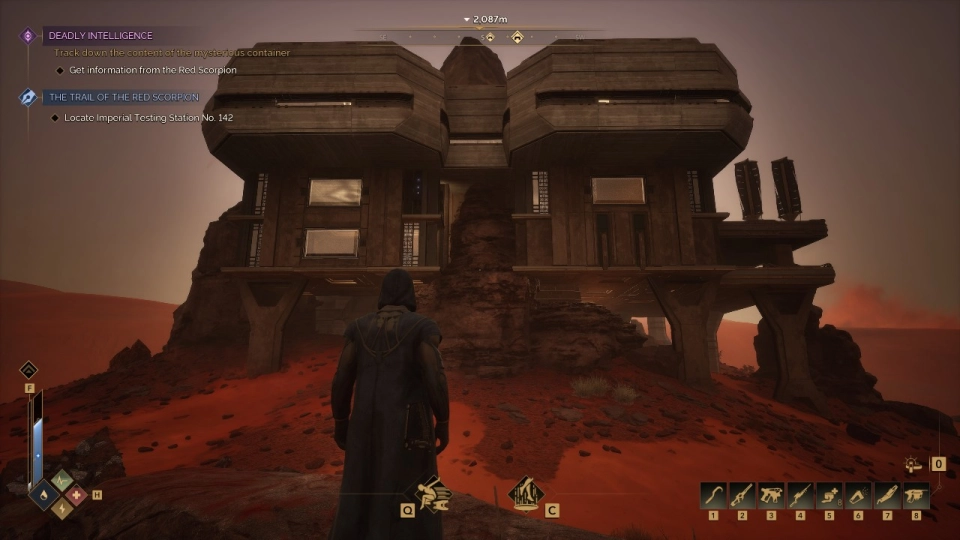
Task: Equip the pistol in hotbar slot 8
Action: pos(916,494)
